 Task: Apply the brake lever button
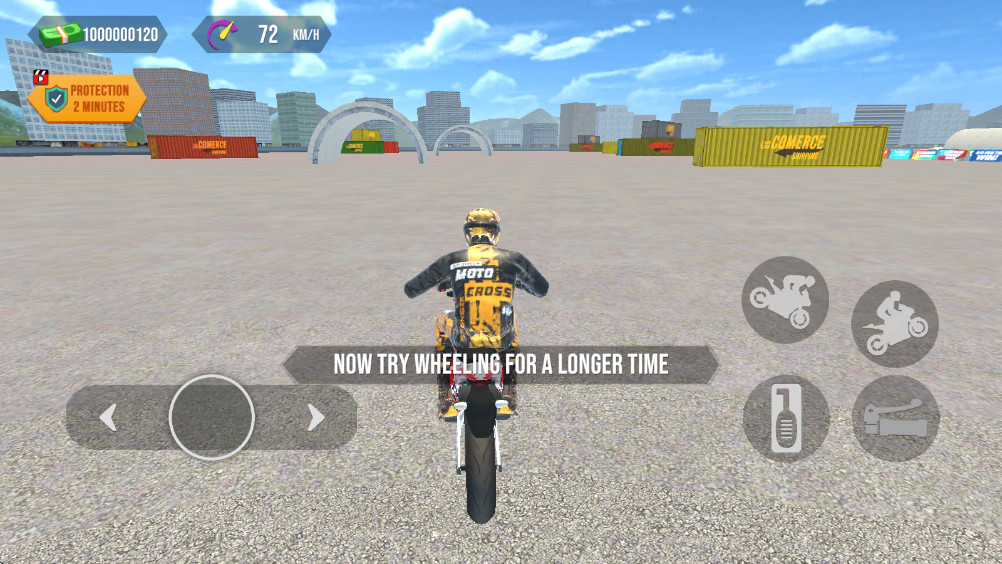pos(895,418)
